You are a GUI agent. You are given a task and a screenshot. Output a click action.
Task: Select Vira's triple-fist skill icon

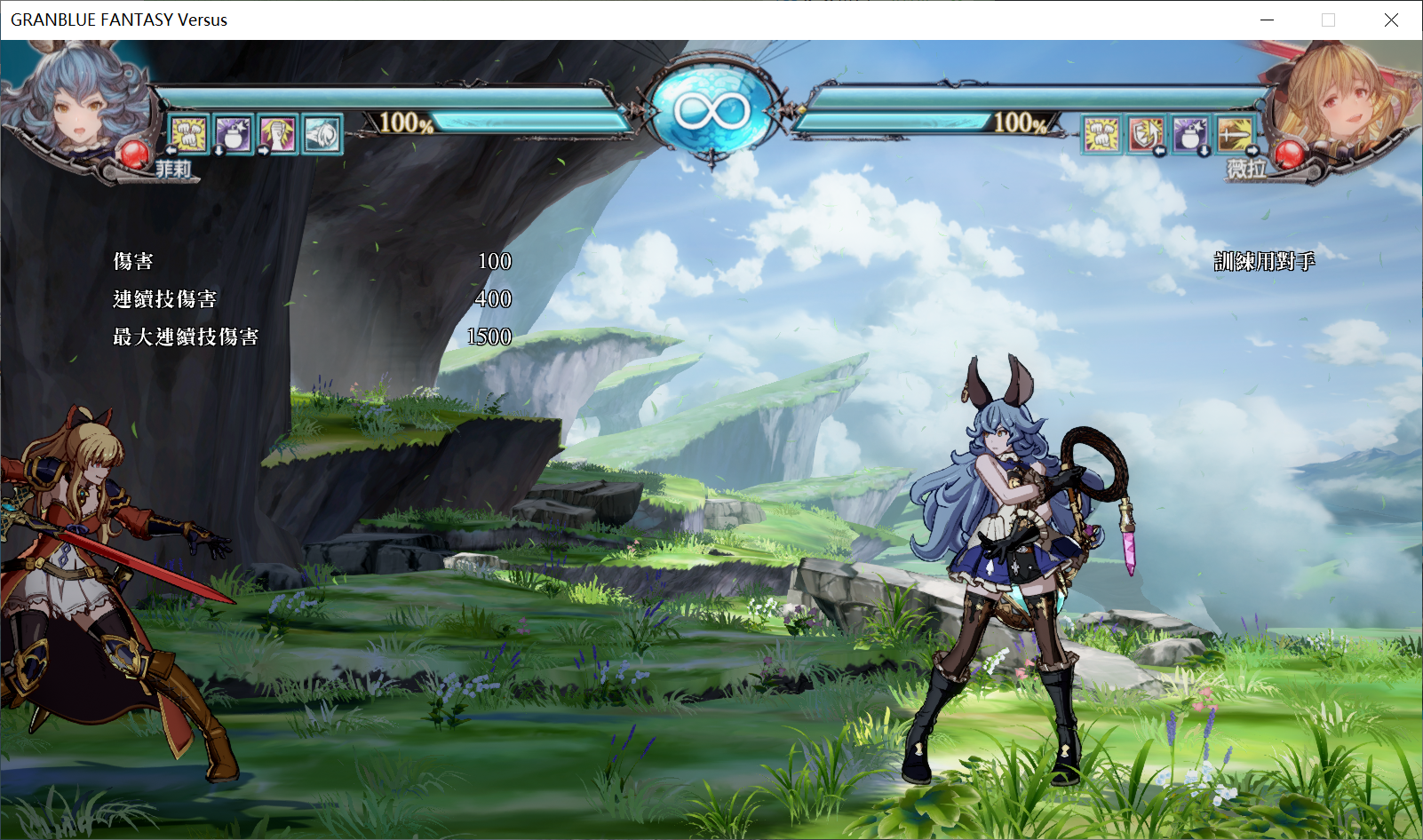[1101, 135]
